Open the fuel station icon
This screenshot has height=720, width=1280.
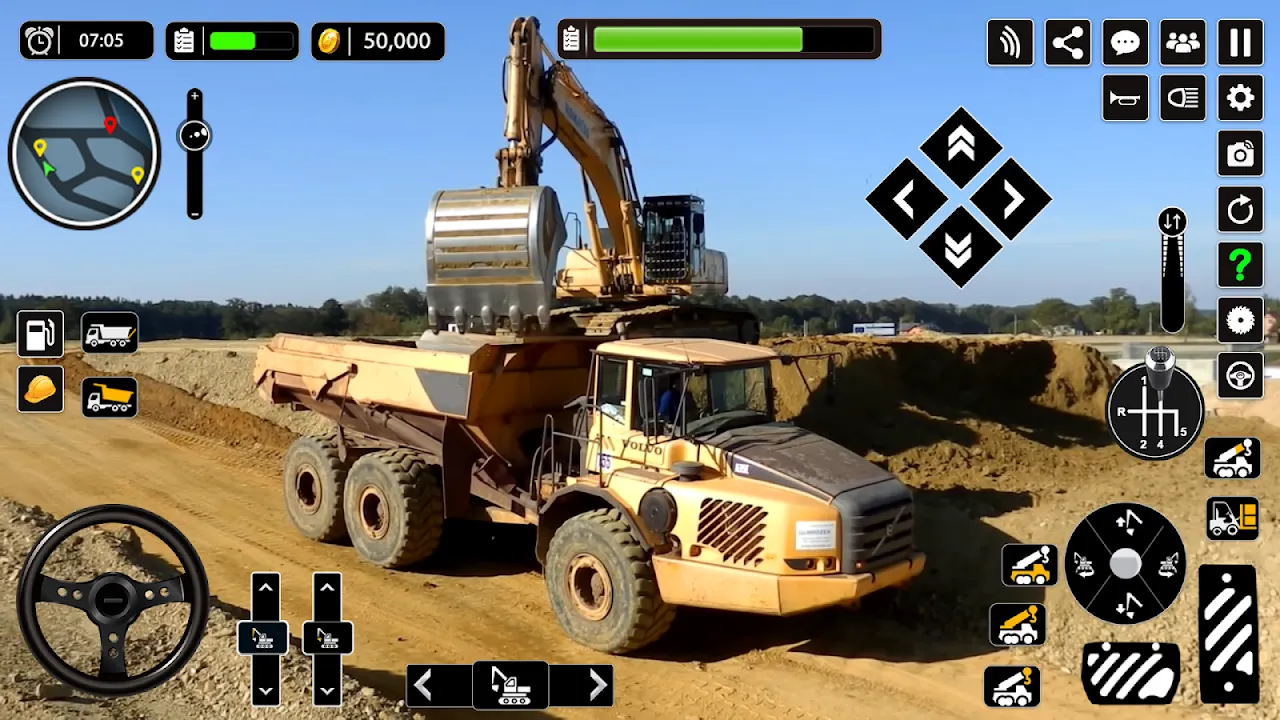38,332
